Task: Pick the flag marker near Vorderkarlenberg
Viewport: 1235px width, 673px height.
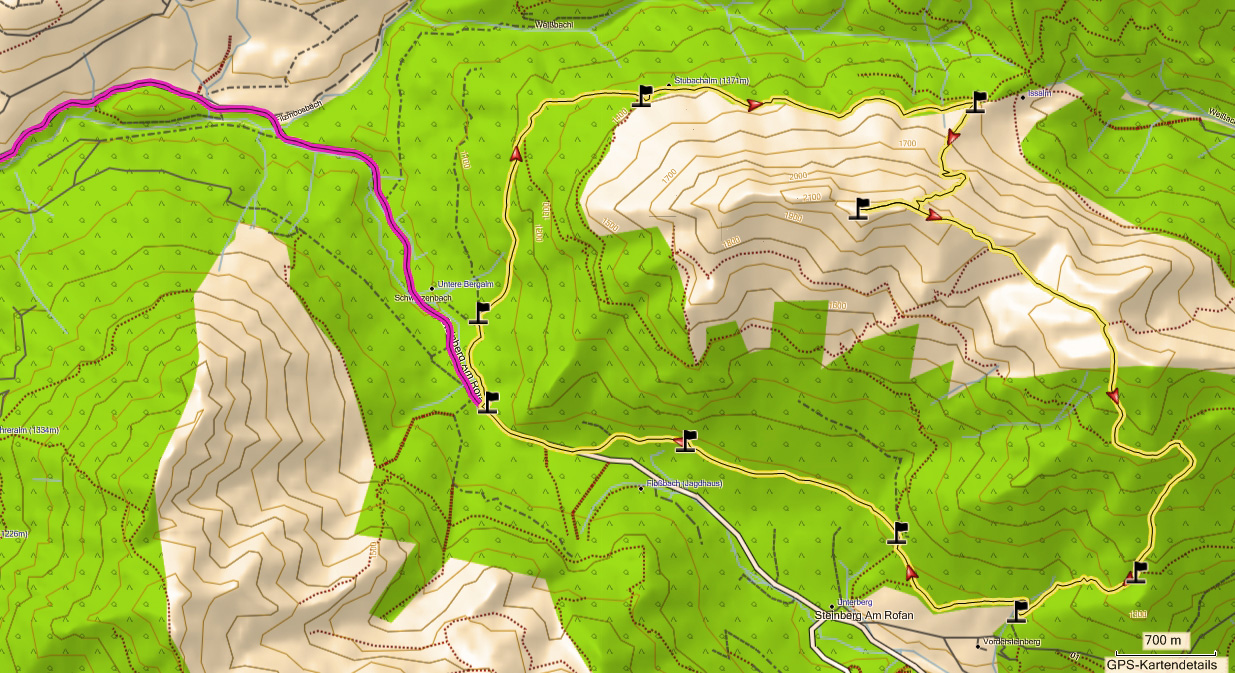Action: pos(1018,611)
